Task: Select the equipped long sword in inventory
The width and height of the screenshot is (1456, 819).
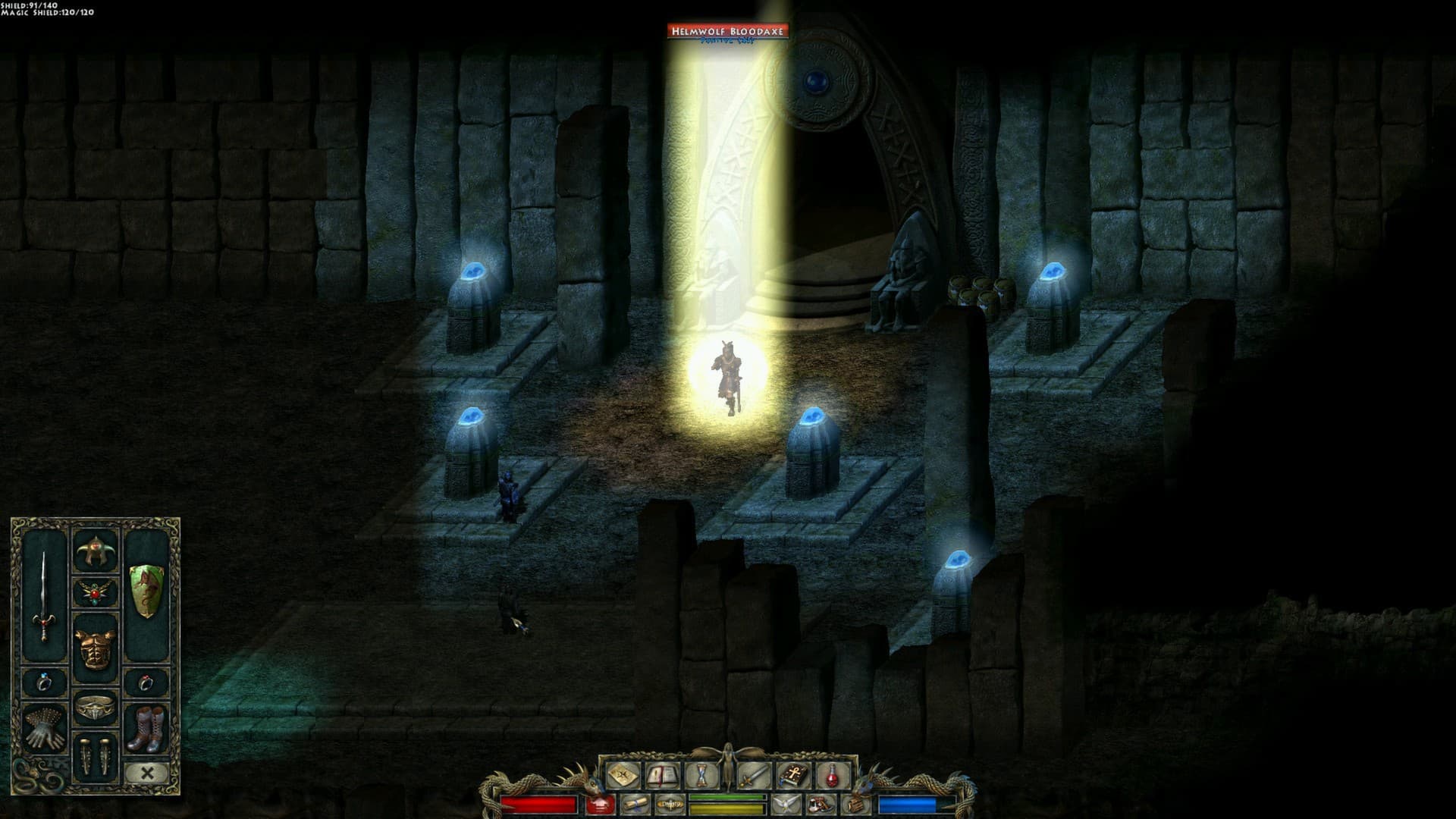Action: pyautogui.click(x=45, y=596)
